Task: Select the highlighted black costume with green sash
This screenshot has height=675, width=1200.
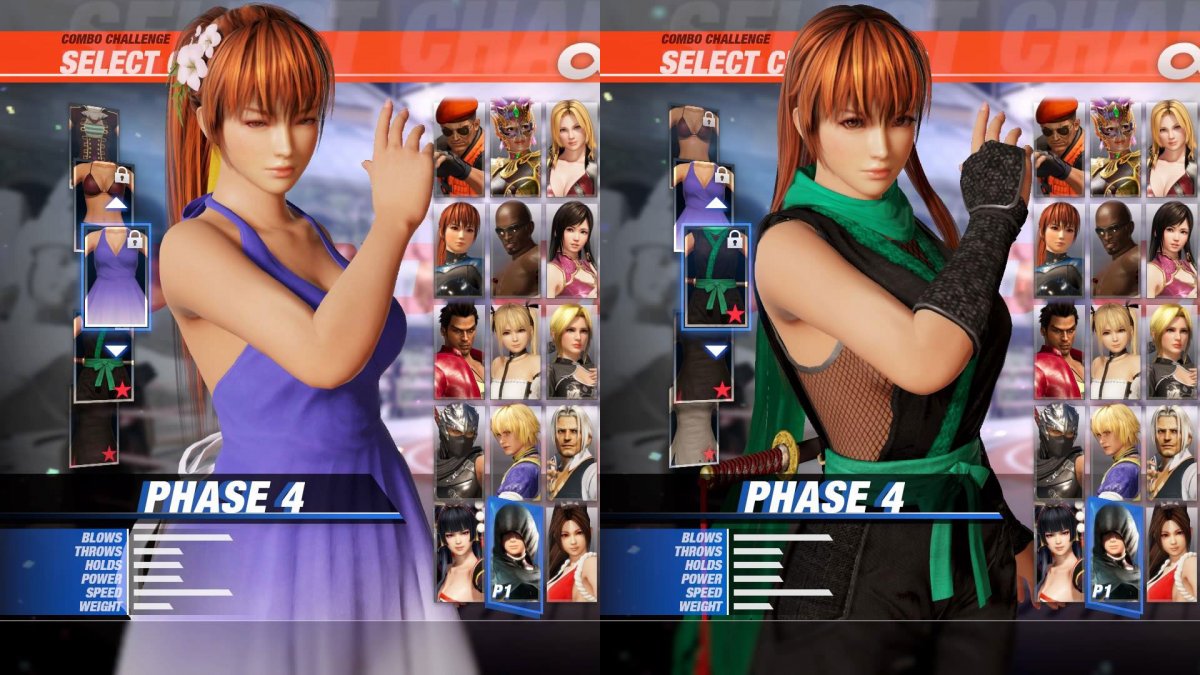Action: (715, 275)
